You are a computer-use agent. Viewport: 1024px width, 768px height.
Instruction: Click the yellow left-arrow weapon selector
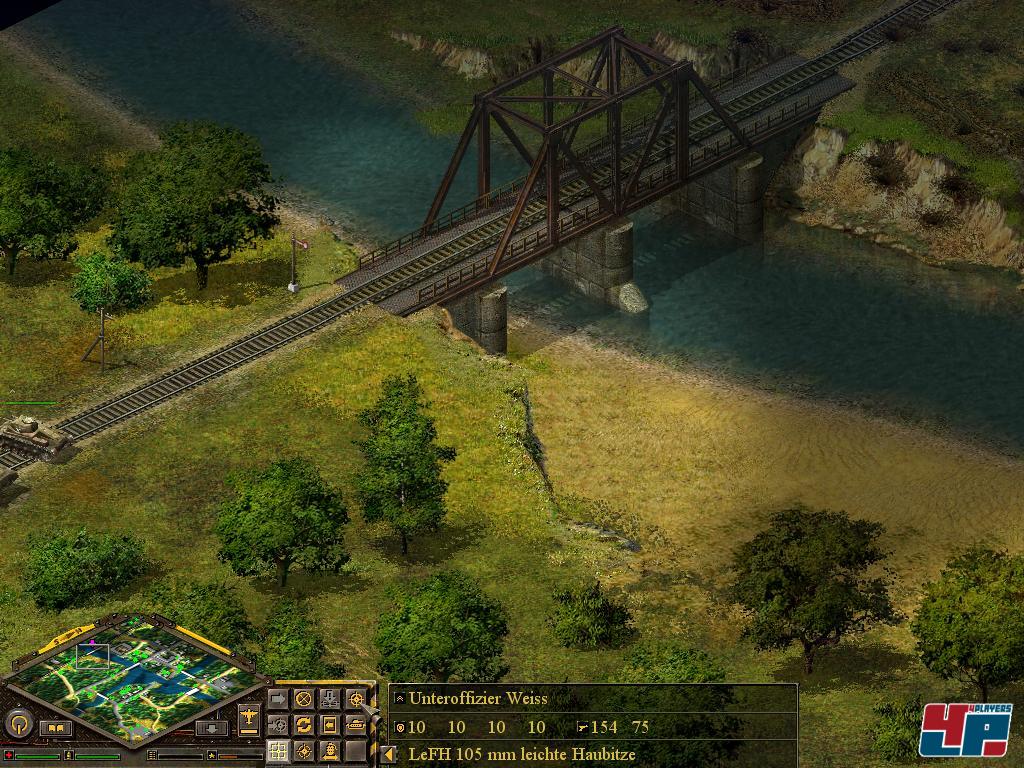coord(389,754)
